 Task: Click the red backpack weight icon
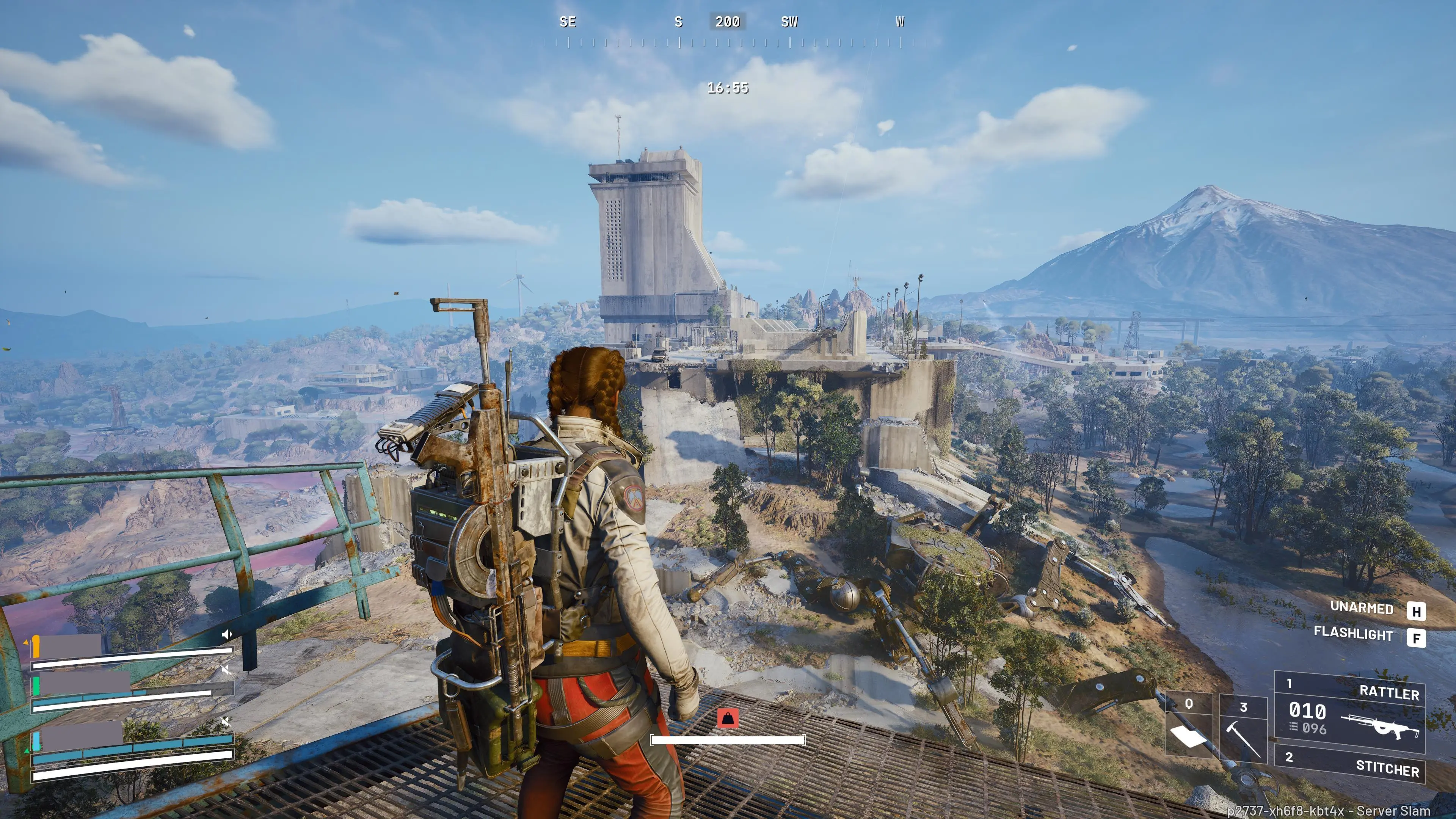728,719
